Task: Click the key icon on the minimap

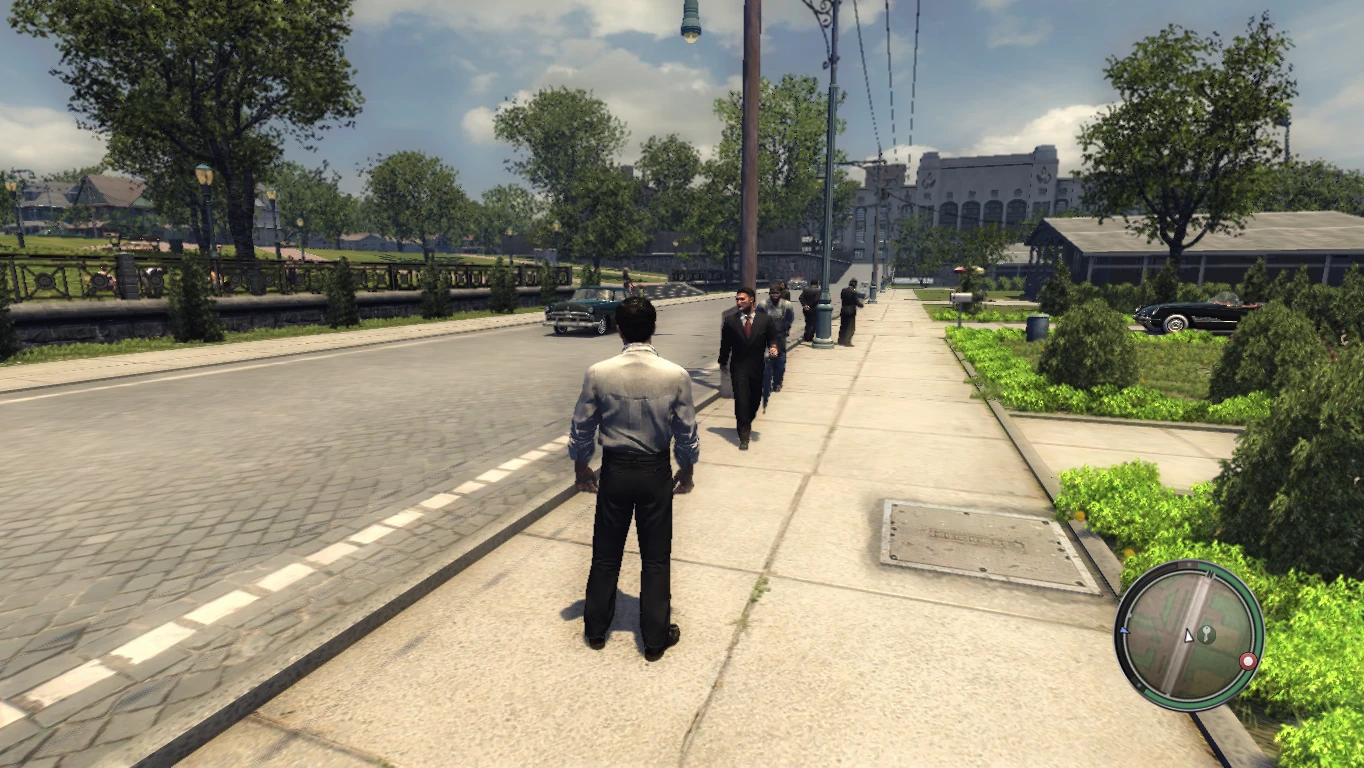Action: point(1206,634)
